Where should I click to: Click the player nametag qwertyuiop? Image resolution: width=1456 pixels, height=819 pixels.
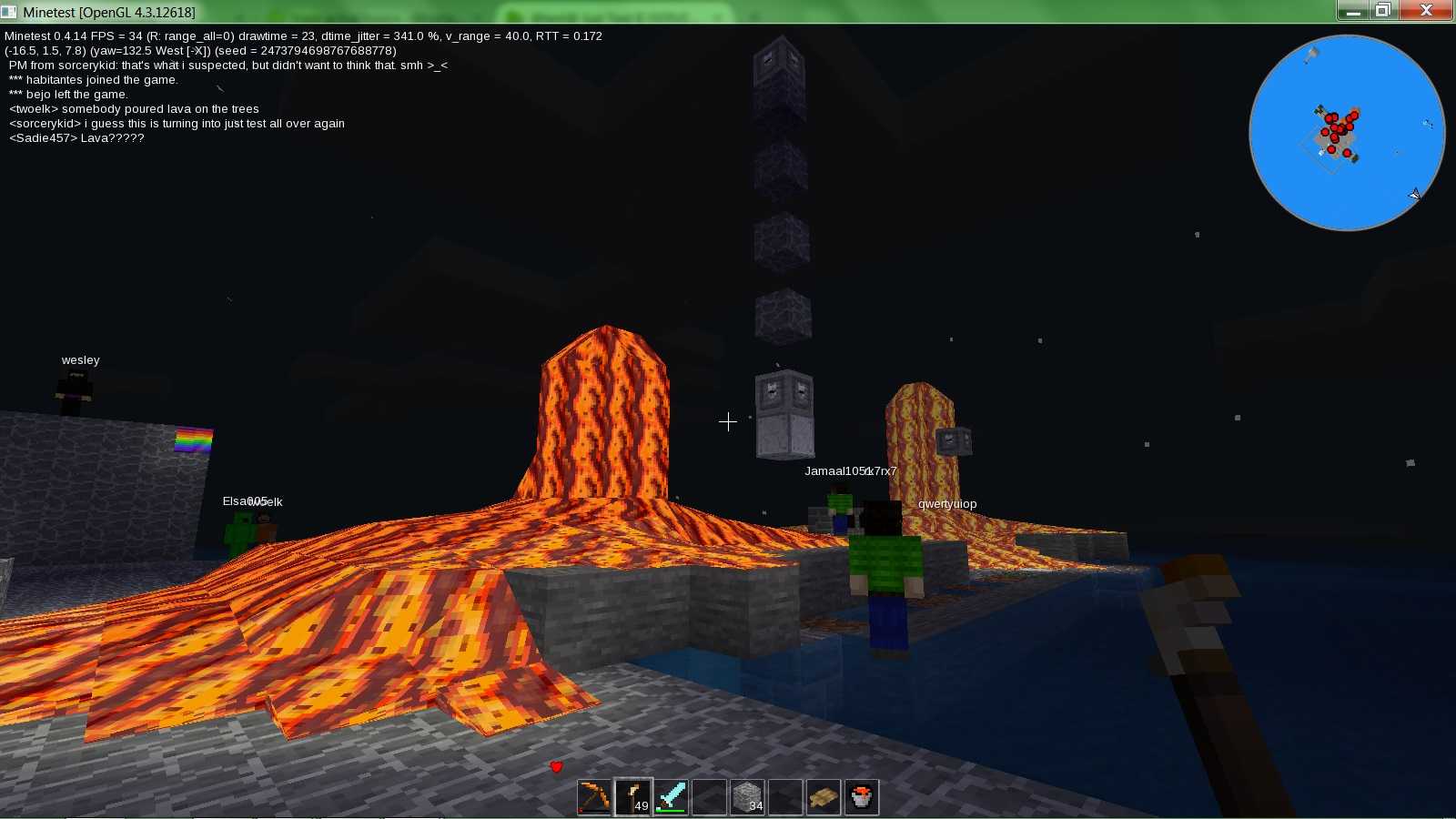click(947, 503)
